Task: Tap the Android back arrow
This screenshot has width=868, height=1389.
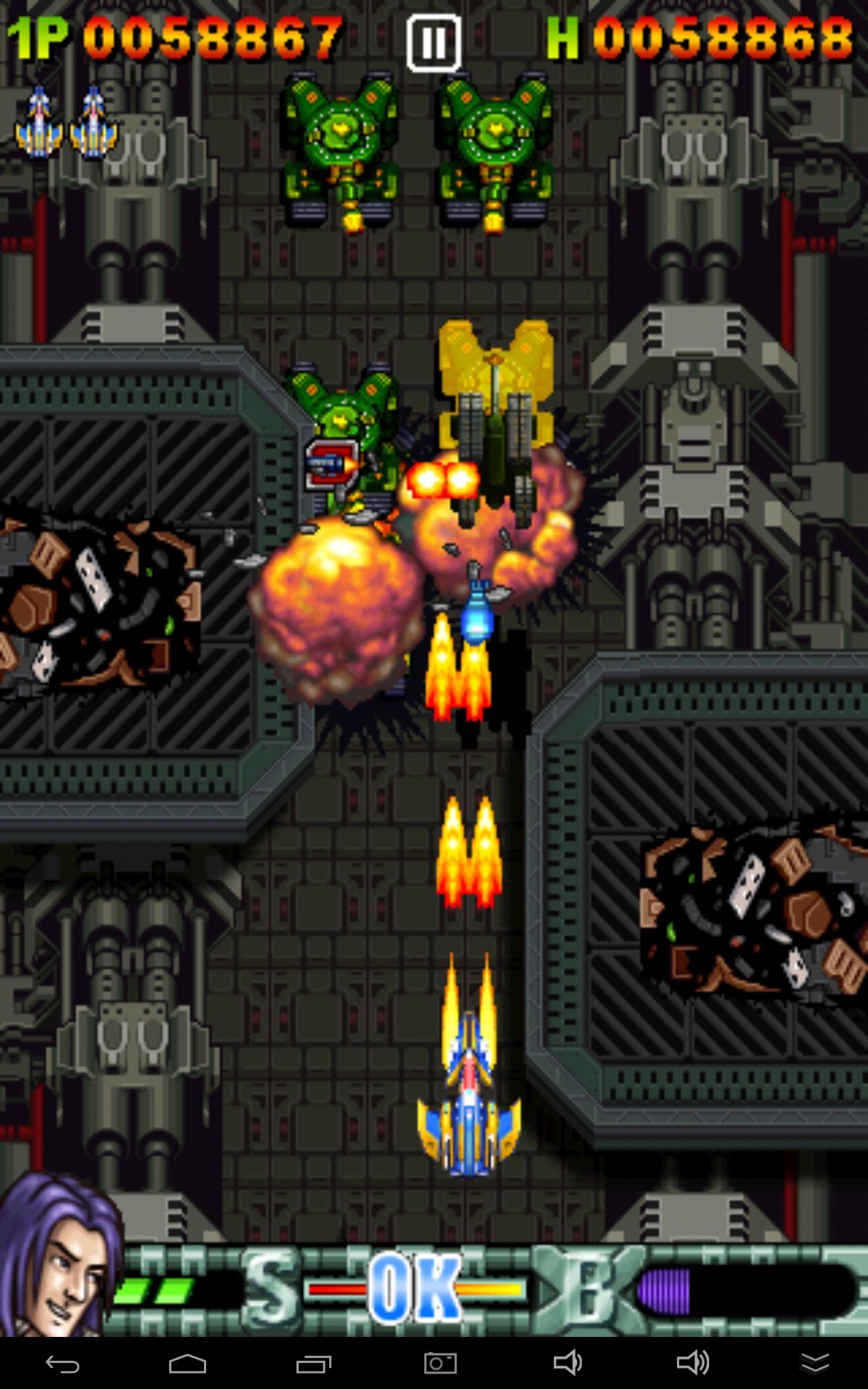Action: [x=63, y=1364]
